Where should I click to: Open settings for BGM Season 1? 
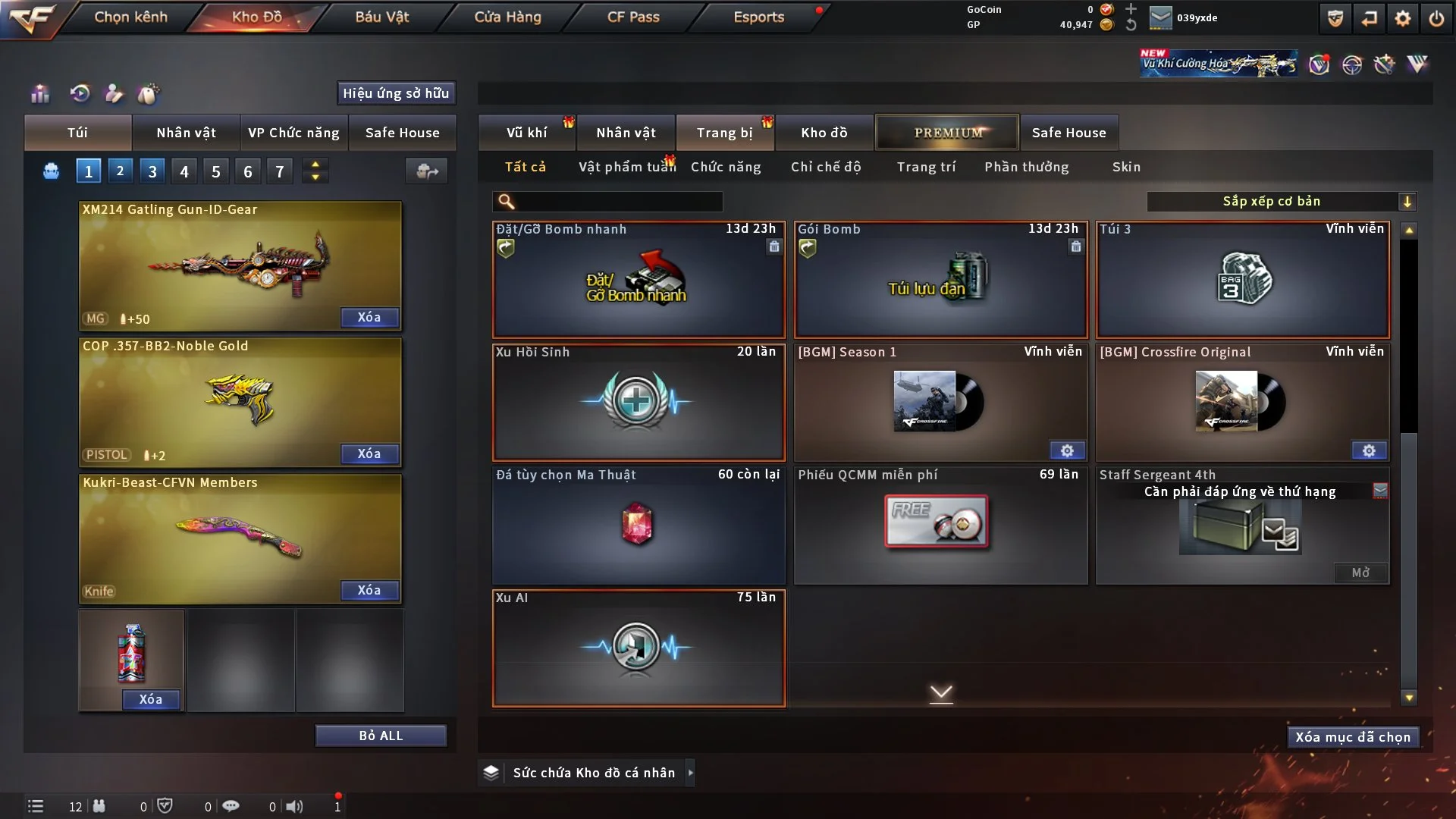(1066, 450)
